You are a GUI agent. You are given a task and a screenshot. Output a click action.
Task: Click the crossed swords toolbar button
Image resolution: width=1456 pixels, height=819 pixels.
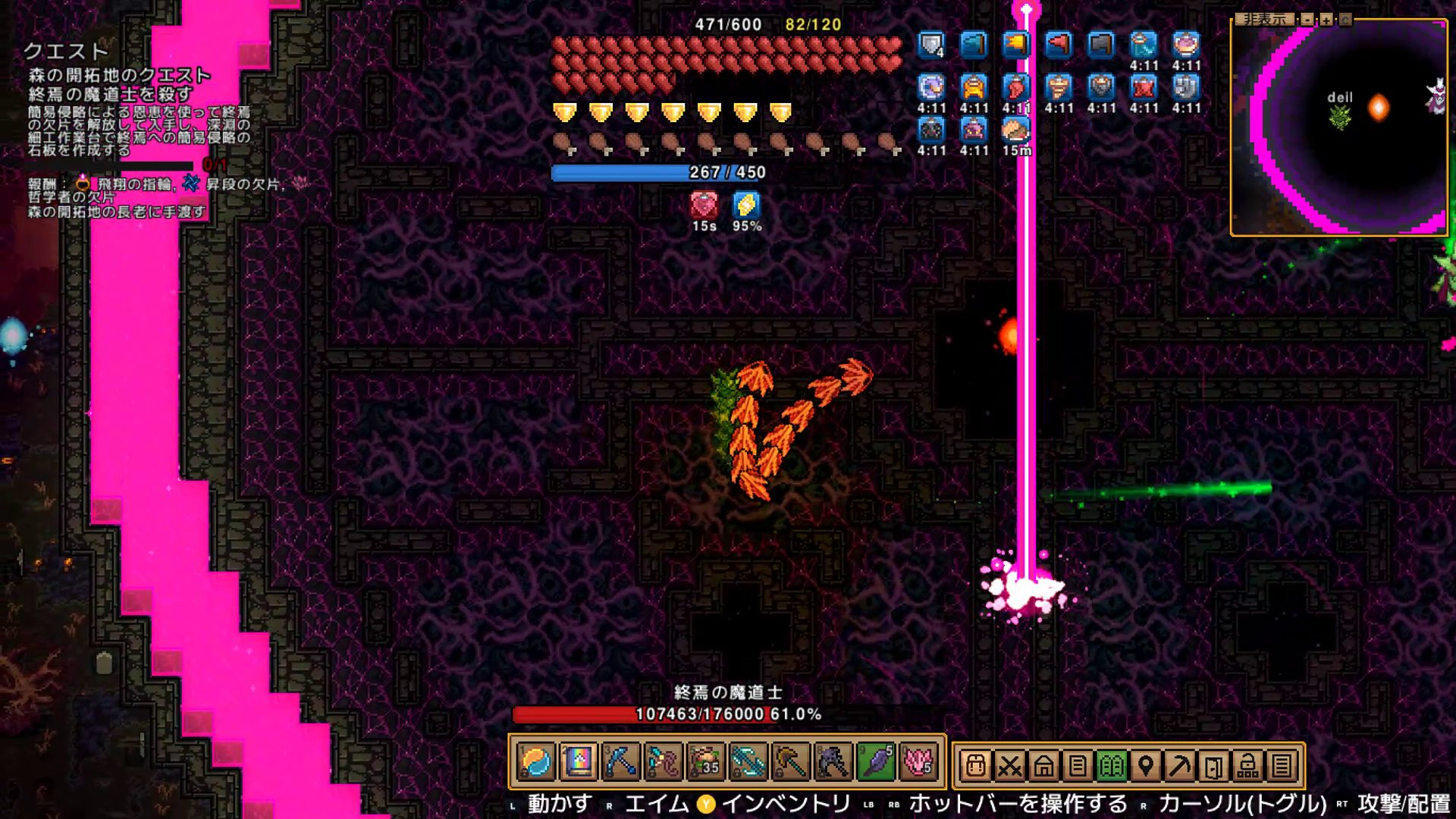pyautogui.click(x=1009, y=766)
